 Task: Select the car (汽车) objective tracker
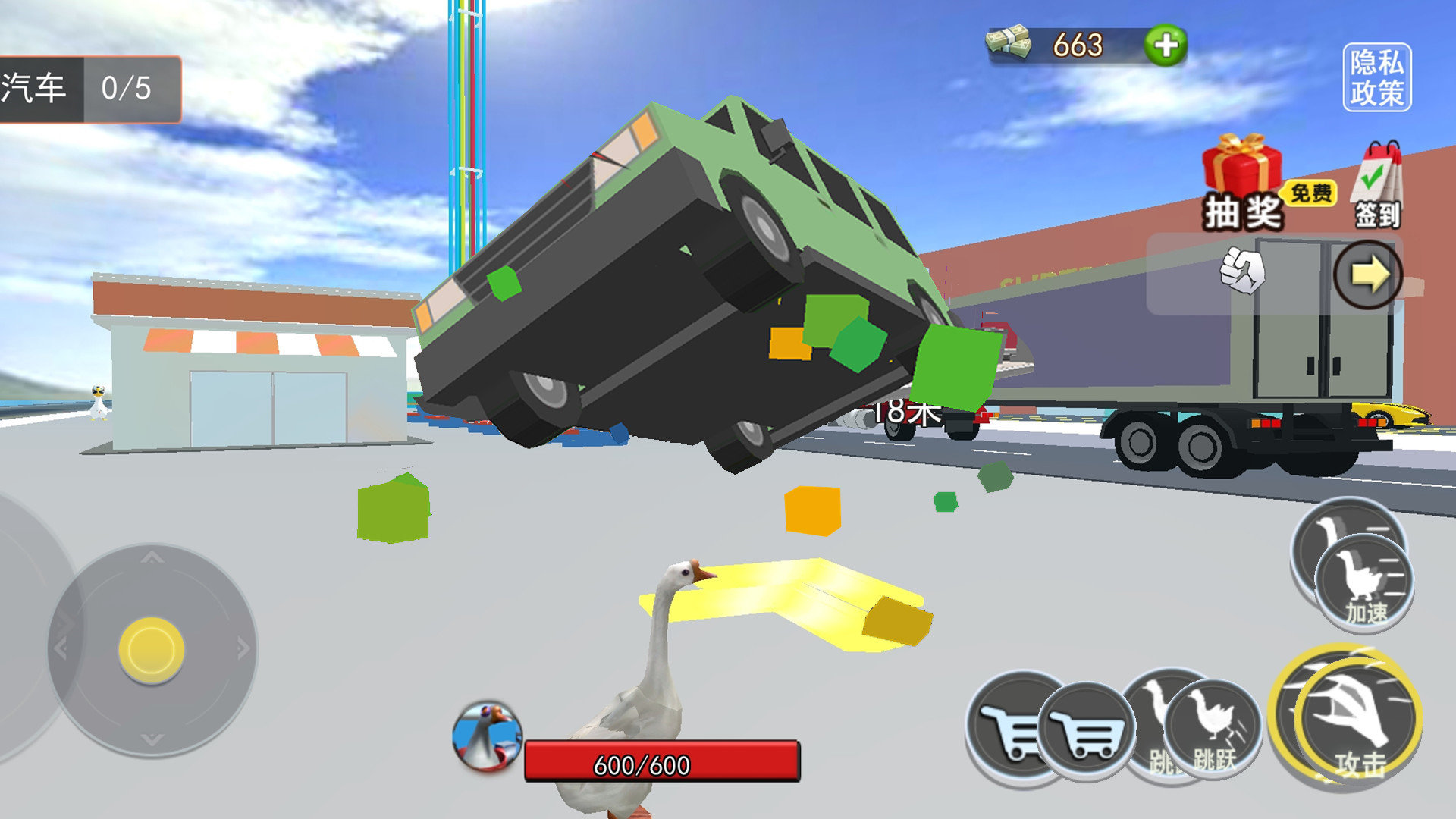click(x=89, y=89)
